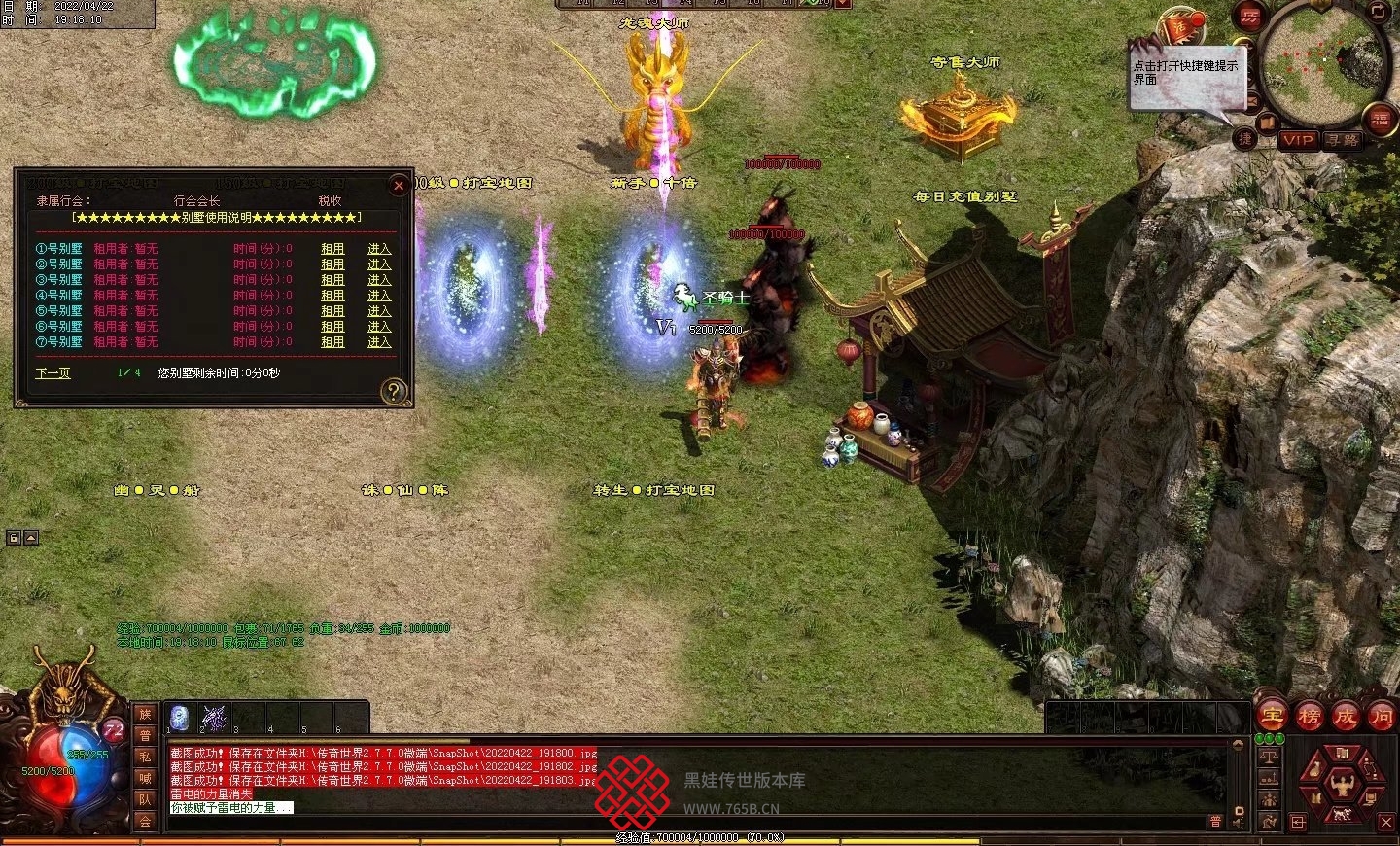
Task: Click the 福 welfare icon
Action: coord(1381,120)
